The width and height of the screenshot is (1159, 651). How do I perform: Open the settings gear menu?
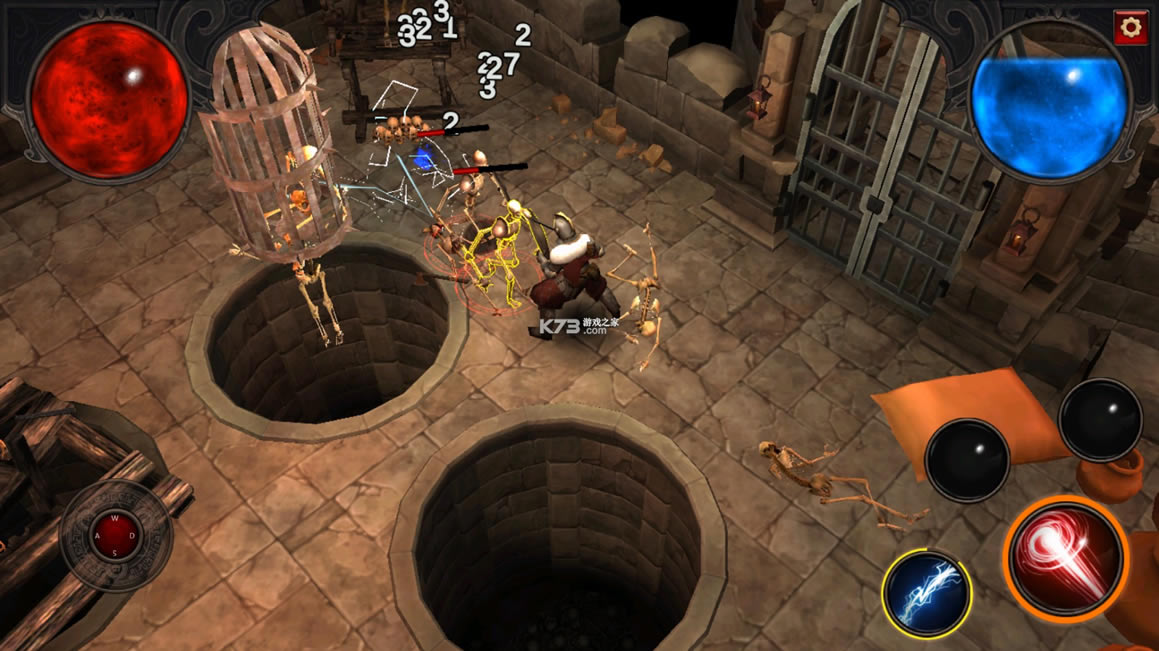click(1131, 27)
